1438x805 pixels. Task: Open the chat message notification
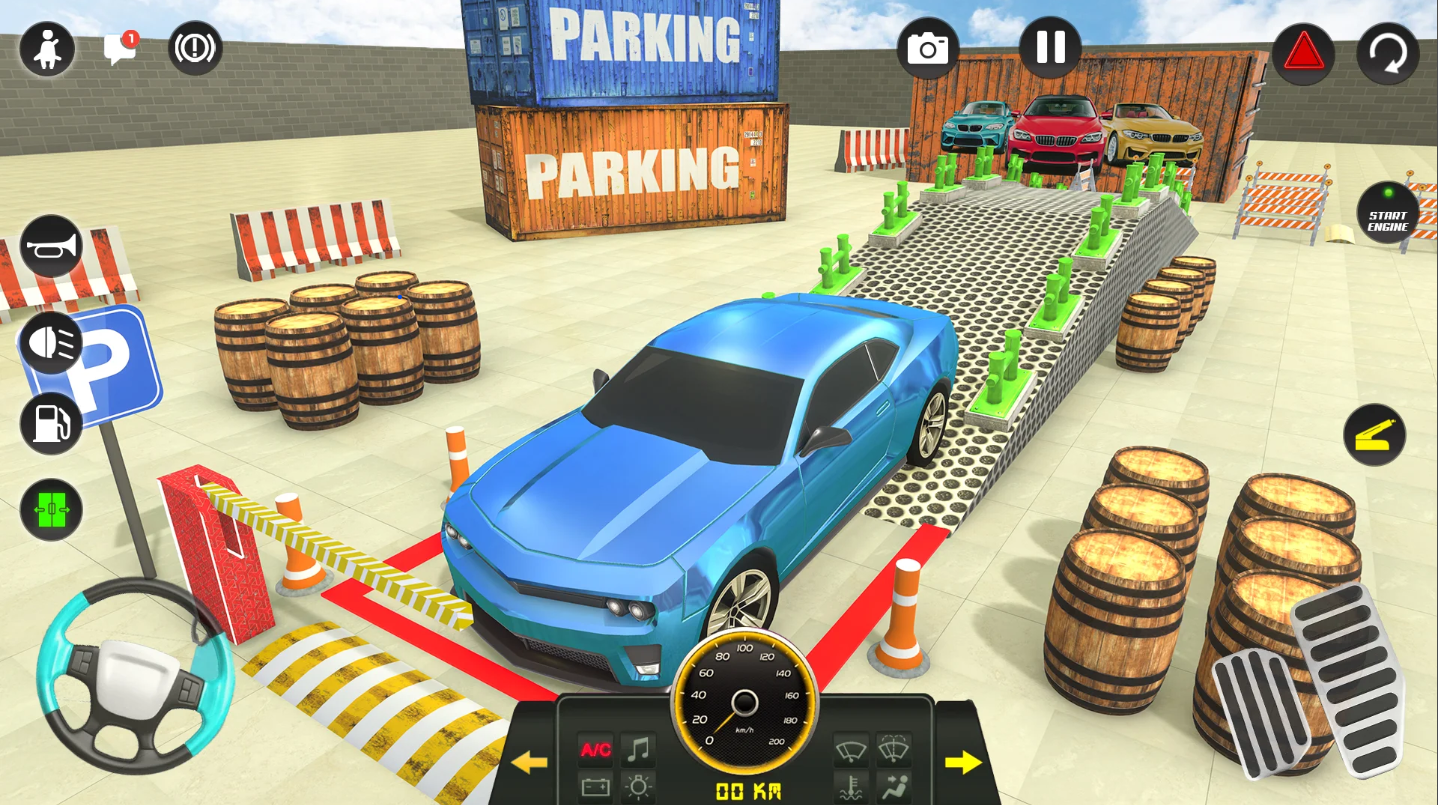pos(120,49)
